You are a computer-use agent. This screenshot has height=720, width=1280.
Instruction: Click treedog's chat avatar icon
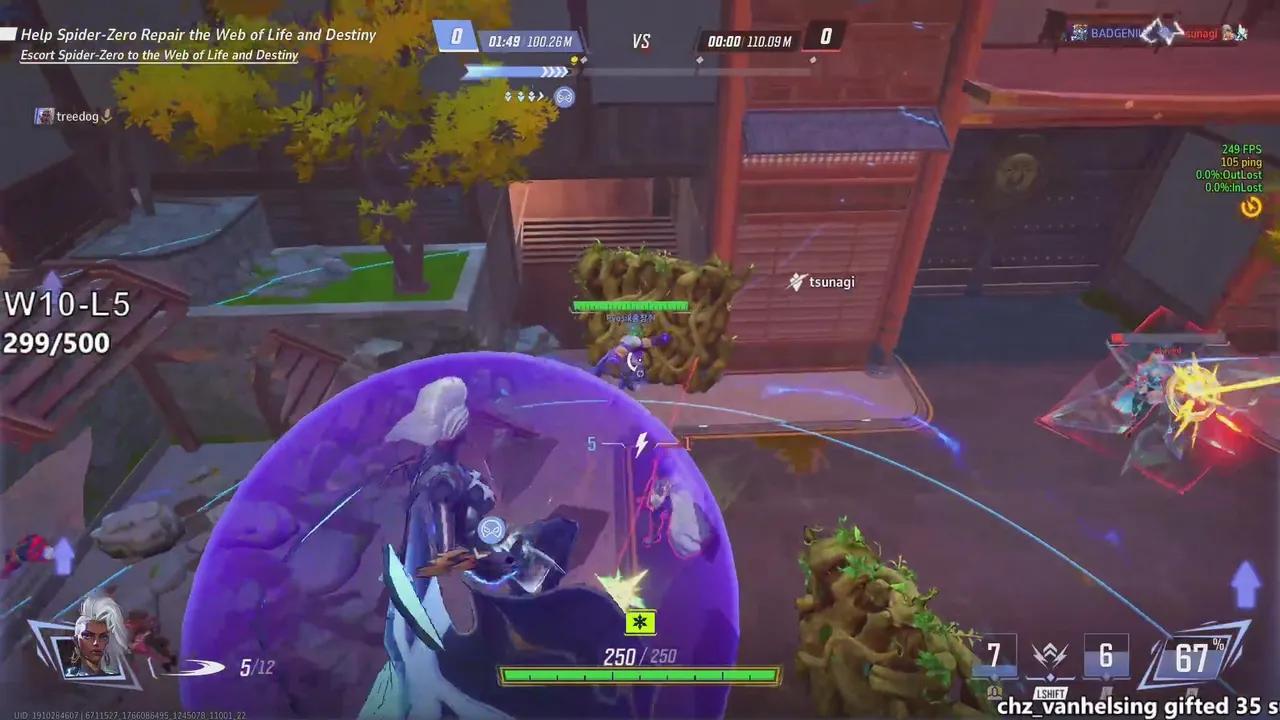(43, 116)
